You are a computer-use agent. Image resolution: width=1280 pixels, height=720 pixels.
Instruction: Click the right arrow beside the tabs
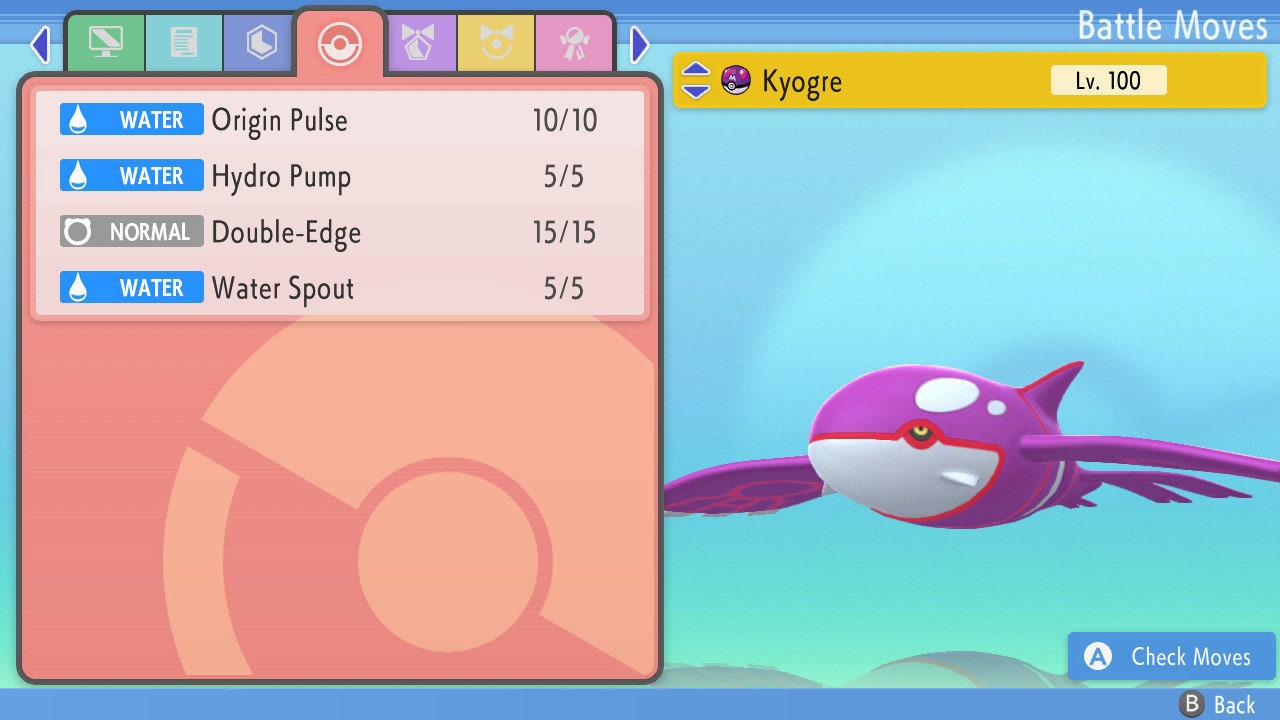[640, 44]
